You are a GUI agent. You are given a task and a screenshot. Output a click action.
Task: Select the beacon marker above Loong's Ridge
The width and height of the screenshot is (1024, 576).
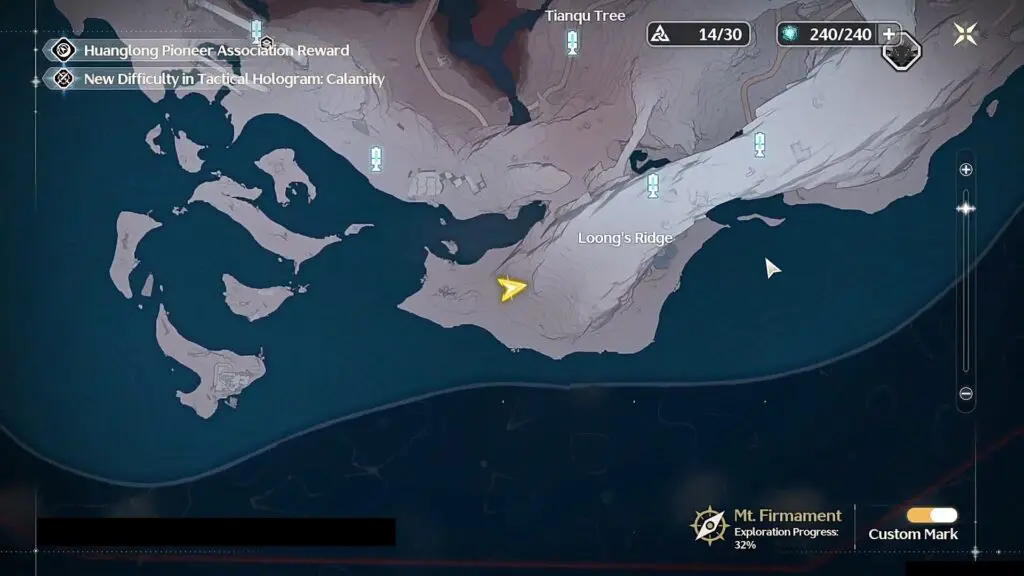pyautogui.click(x=653, y=184)
